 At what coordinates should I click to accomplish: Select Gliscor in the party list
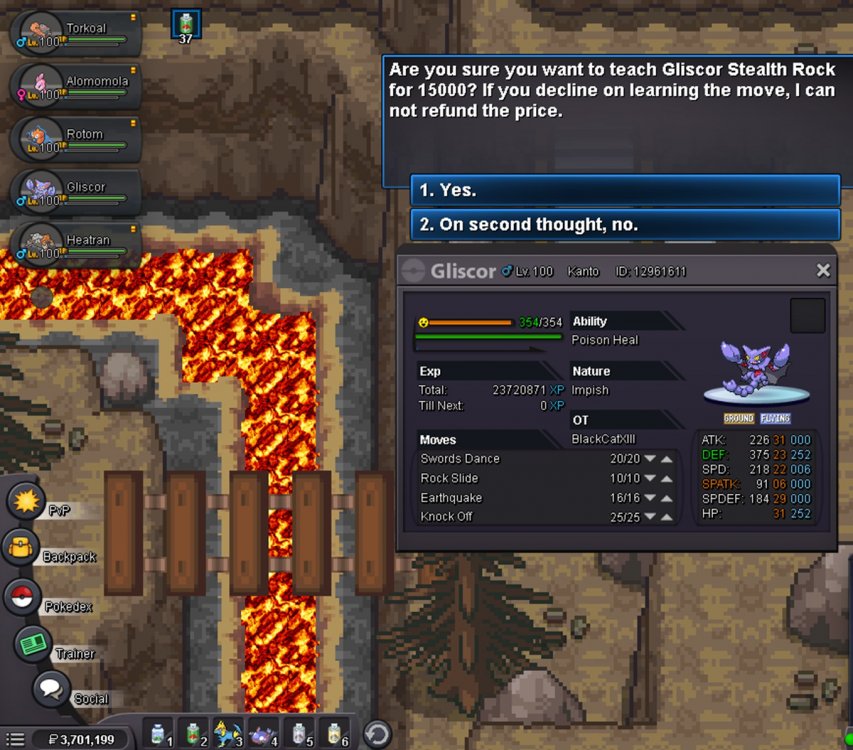point(76,192)
